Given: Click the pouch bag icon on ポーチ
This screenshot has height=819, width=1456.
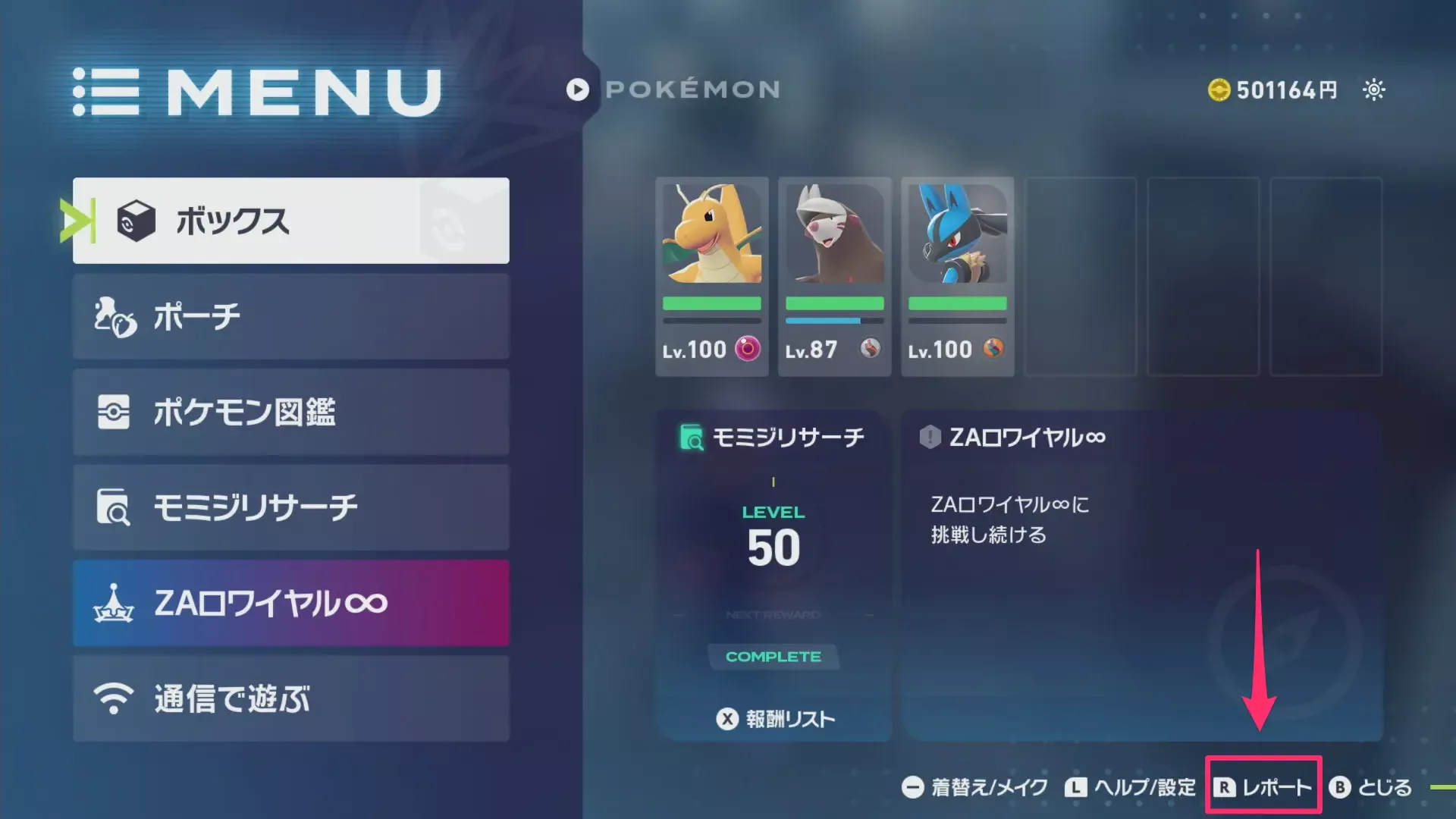Looking at the screenshot, I should [114, 317].
